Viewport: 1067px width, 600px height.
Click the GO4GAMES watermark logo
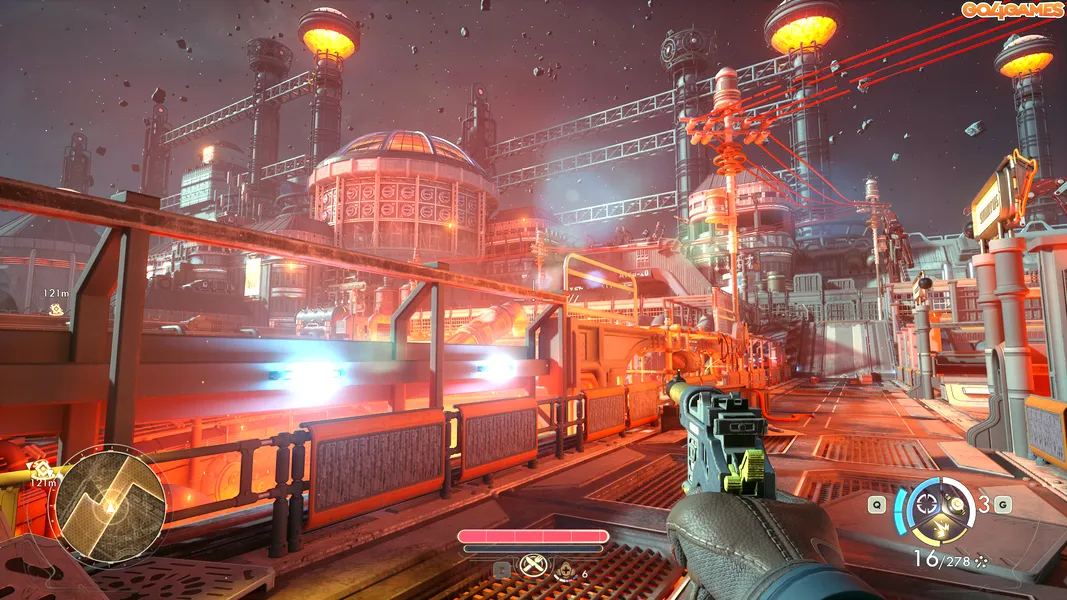pyautogui.click(x=1012, y=10)
